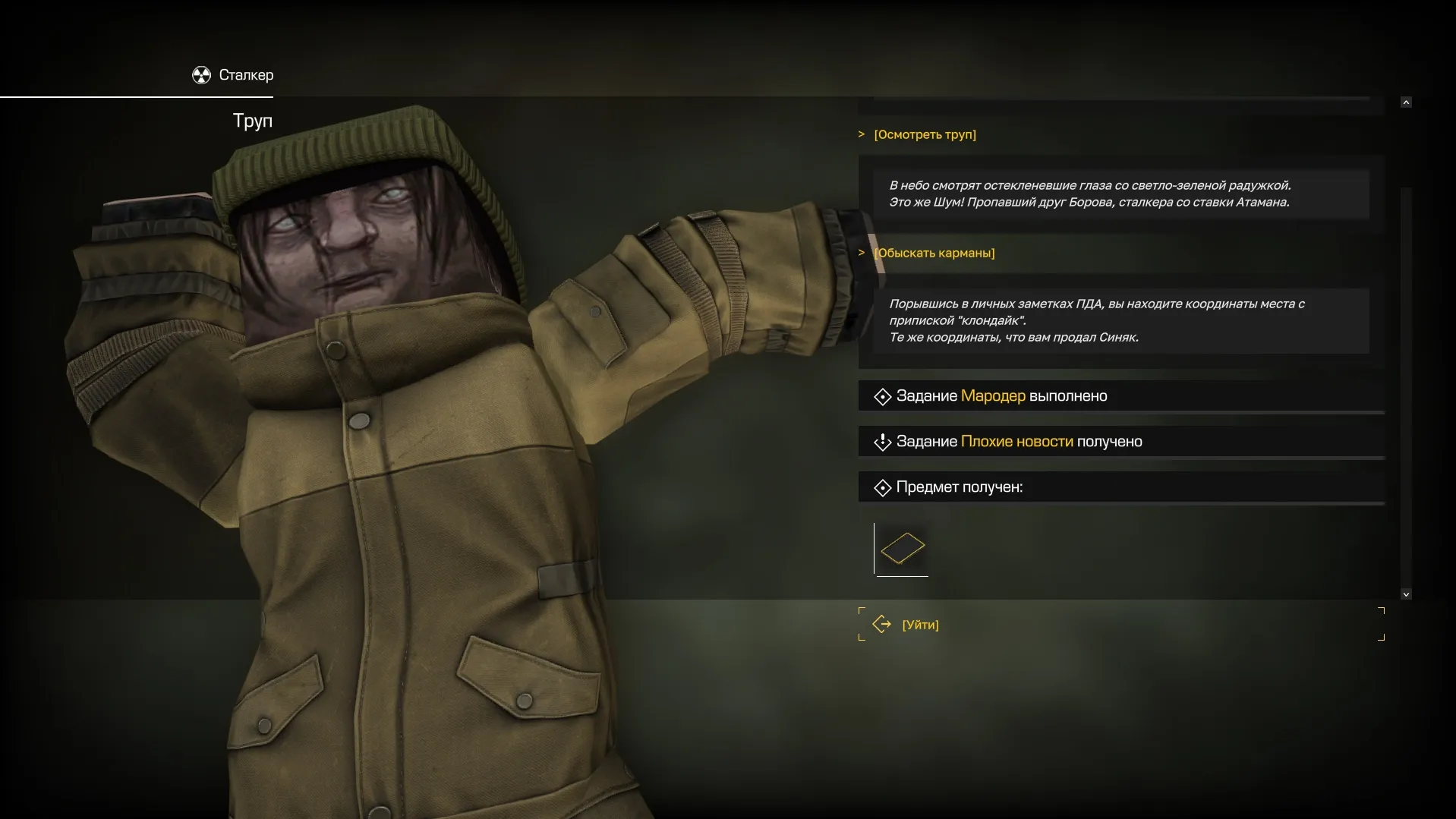Choose the [Уйти] dialogue option
This screenshot has width=1456, height=819.
[x=920, y=625]
